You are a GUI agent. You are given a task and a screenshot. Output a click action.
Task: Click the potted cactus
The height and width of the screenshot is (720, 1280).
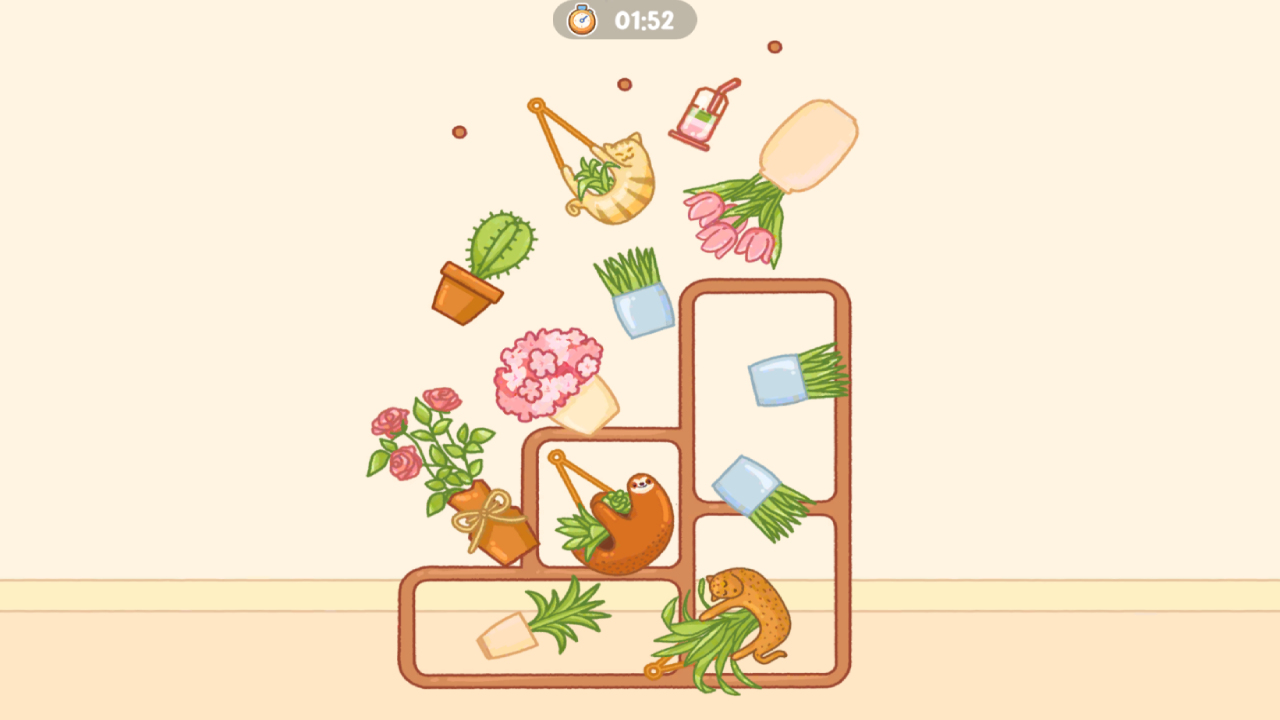click(x=485, y=265)
